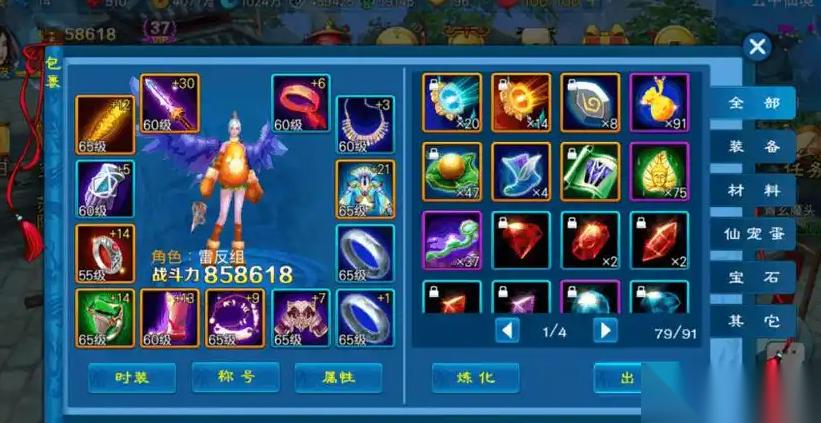
Task: View the 属性 attributes button
Action: [x=338, y=377]
